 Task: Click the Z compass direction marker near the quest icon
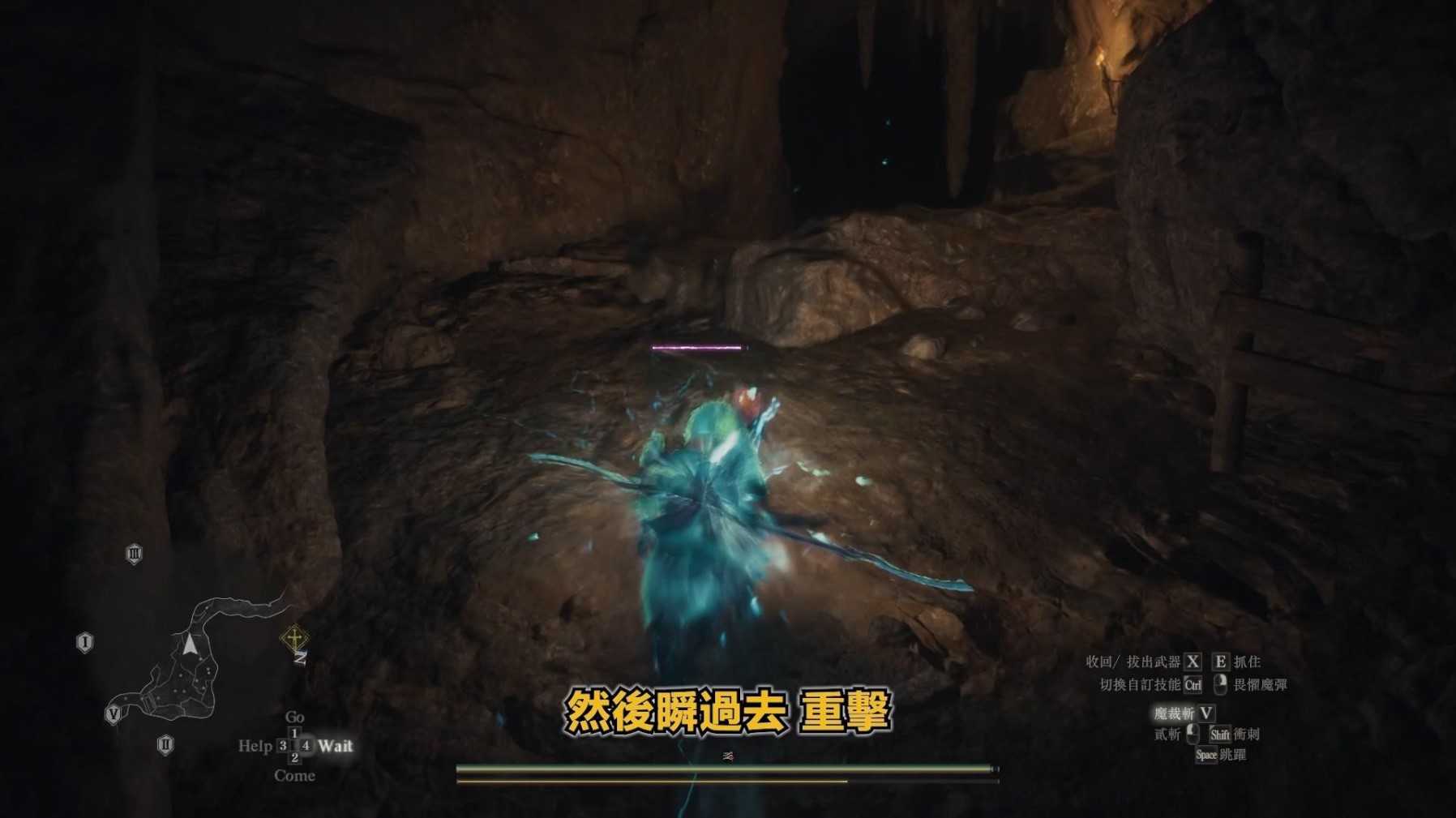(x=301, y=658)
